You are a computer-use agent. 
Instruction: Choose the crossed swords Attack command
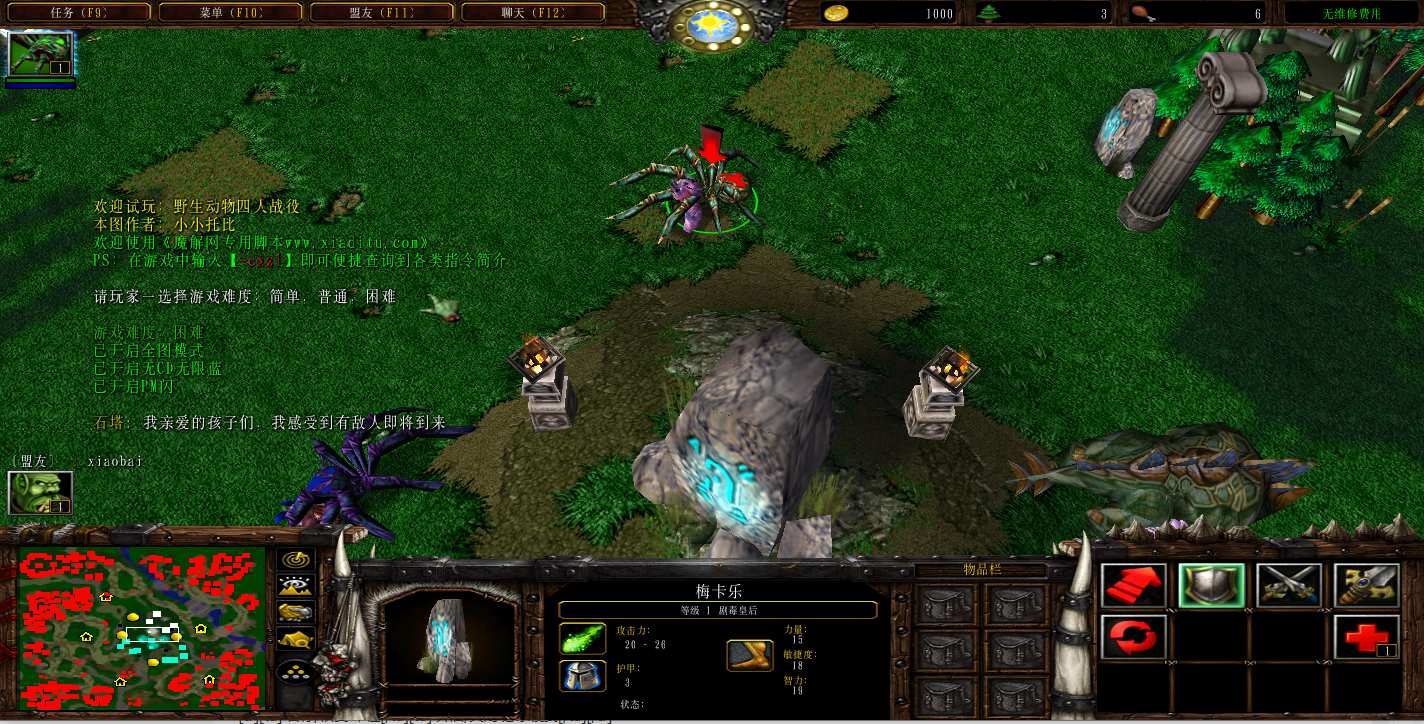(1289, 586)
